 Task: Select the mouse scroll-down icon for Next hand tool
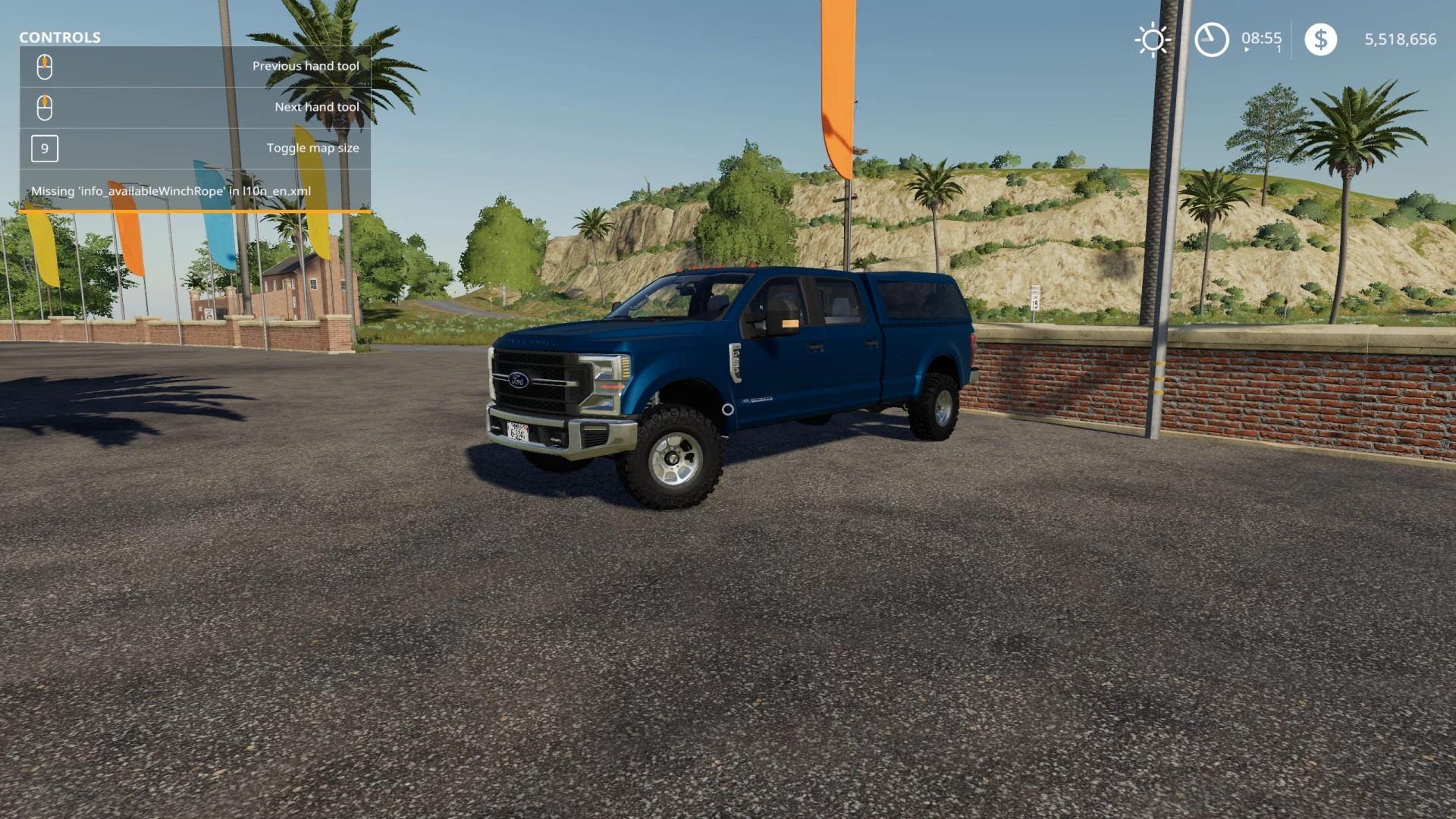(45, 107)
